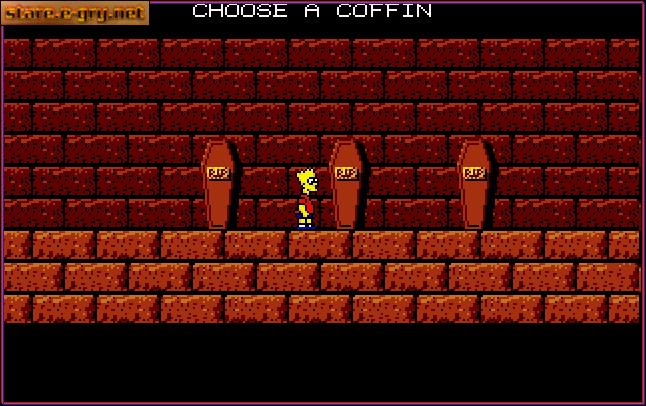Select the coffin farthest from Bart
Screen dimensions: 646x406
pyautogui.click(x=474, y=184)
